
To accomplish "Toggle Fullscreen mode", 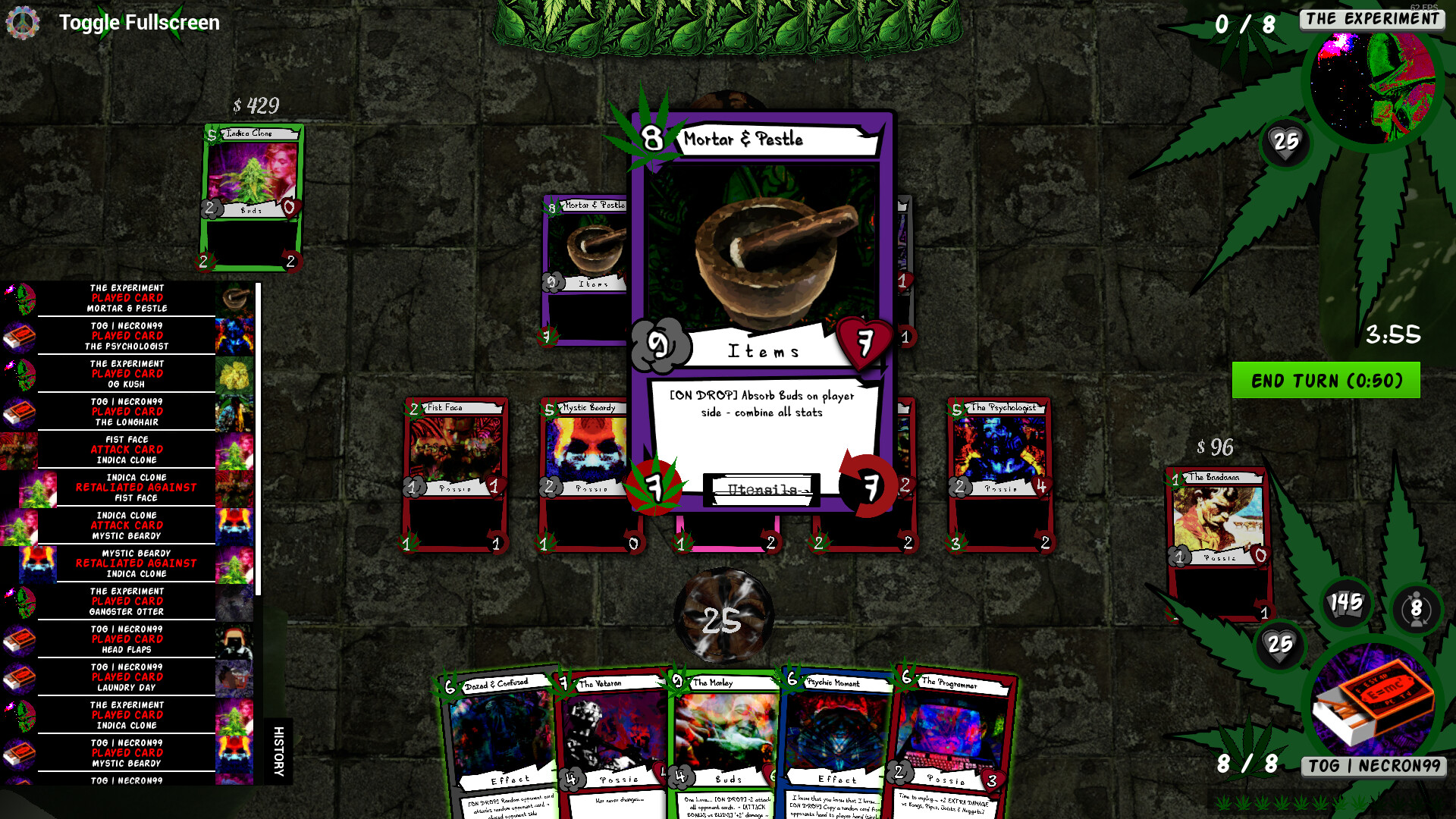I will (x=137, y=22).
